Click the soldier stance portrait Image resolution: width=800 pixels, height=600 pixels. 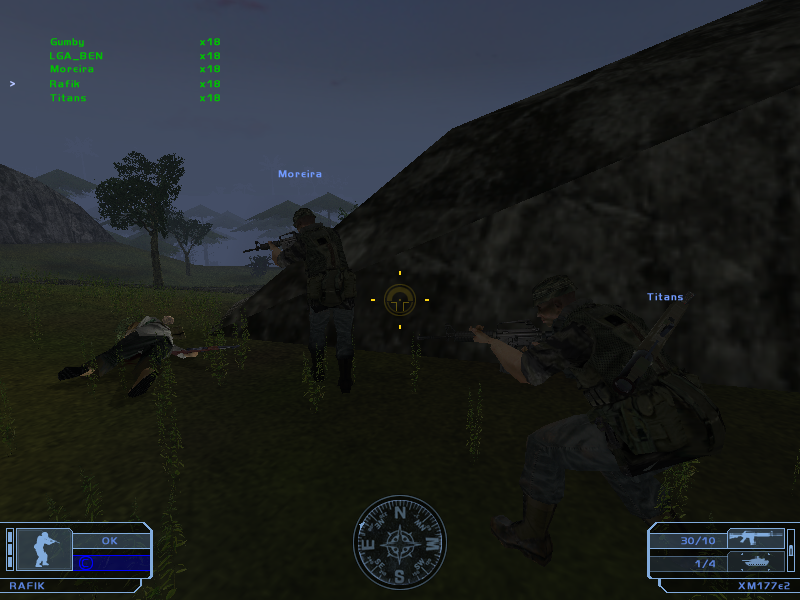44,549
